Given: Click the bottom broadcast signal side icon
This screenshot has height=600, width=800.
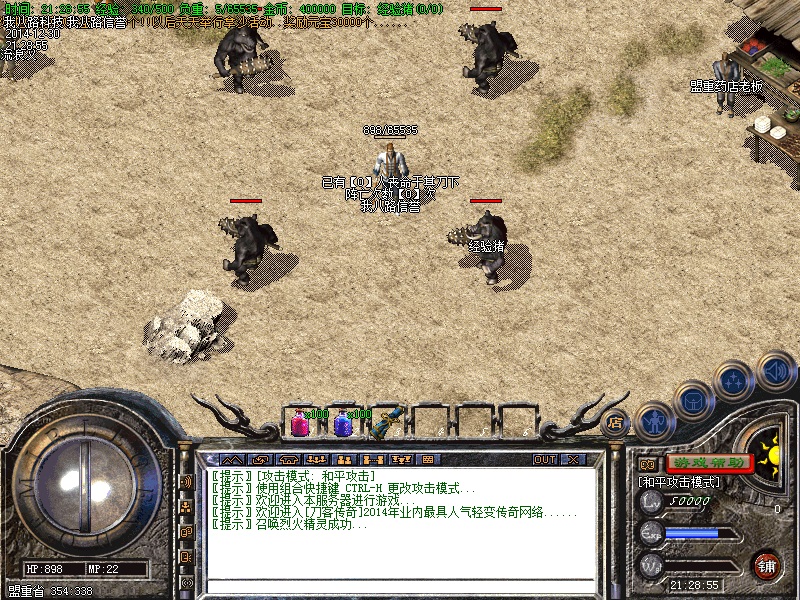Looking at the screenshot, I should pyautogui.click(x=186, y=582).
